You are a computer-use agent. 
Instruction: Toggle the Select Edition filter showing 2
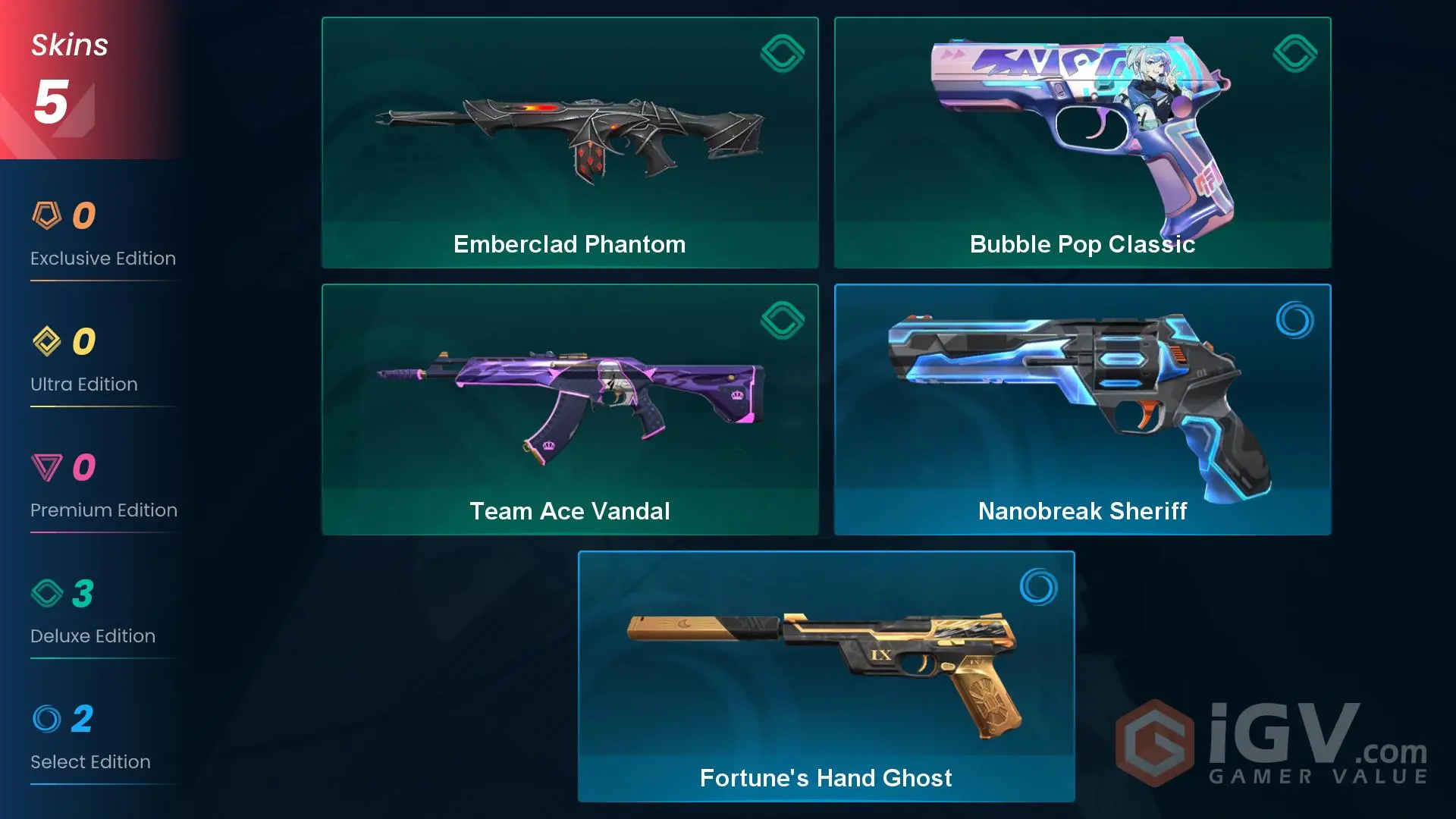click(x=90, y=739)
